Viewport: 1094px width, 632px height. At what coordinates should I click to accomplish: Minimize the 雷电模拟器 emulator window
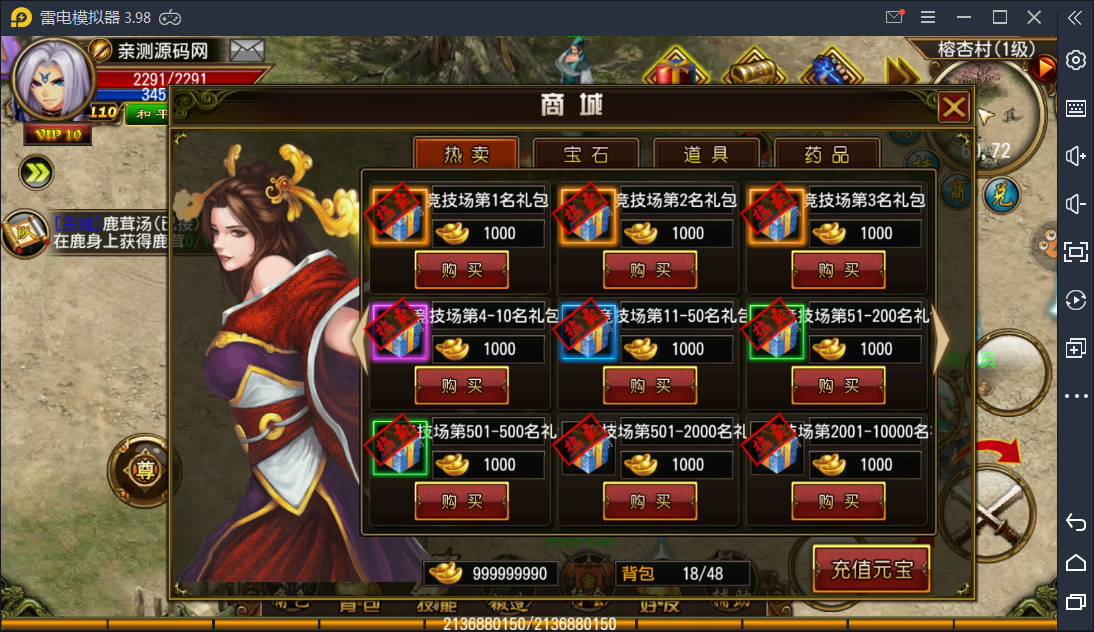tap(963, 17)
